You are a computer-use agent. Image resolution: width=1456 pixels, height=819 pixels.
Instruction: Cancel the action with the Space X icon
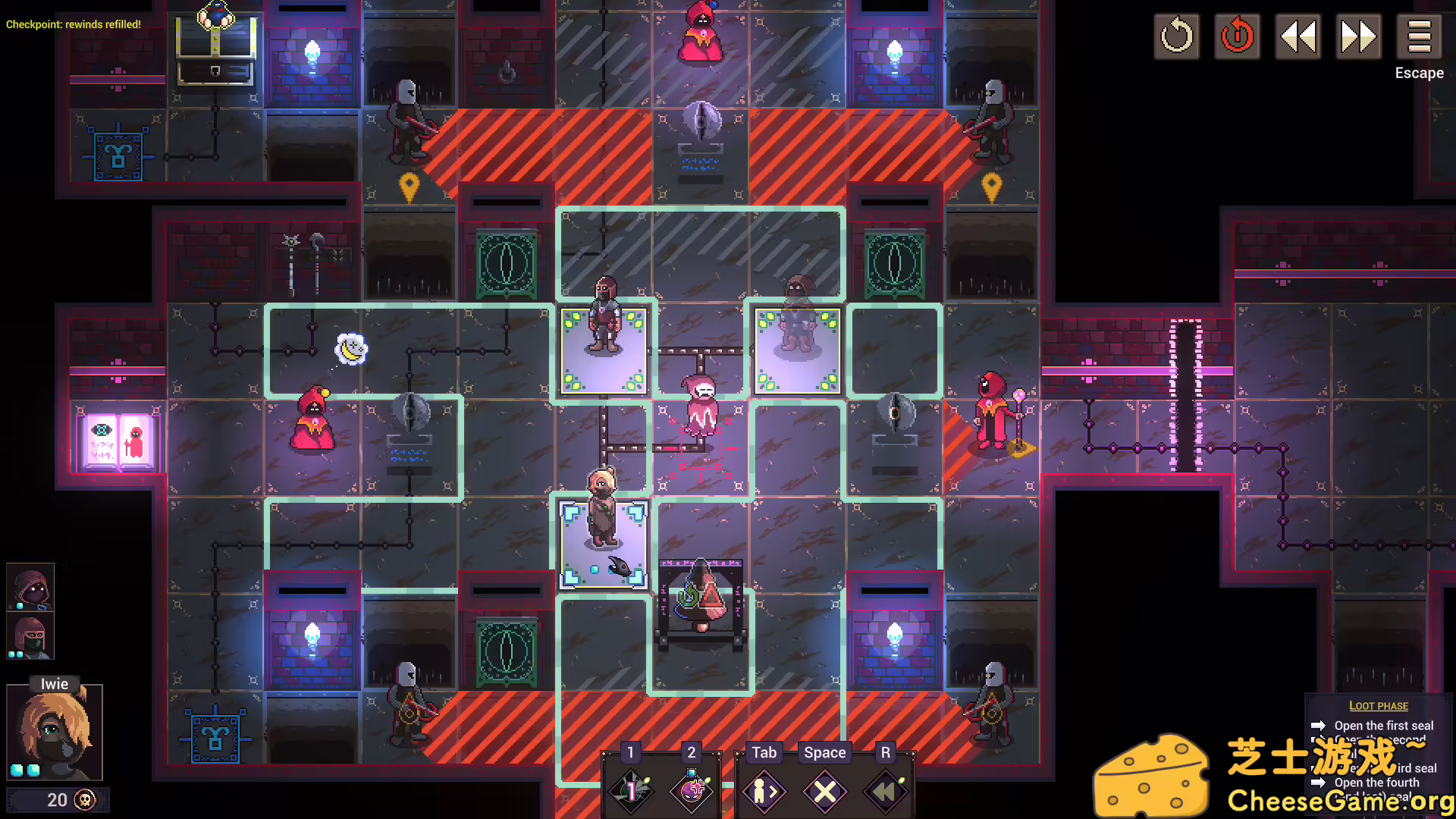[x=824, y=790]
